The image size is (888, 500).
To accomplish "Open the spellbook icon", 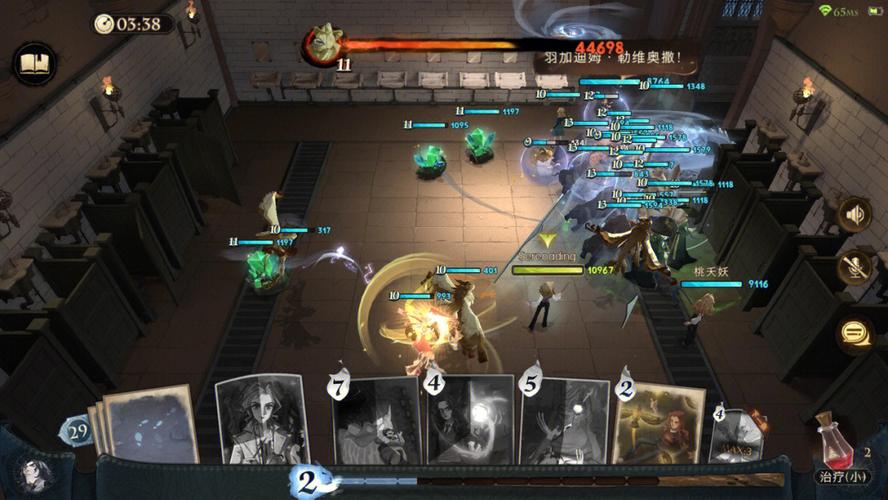I will [x=35, y=65].
